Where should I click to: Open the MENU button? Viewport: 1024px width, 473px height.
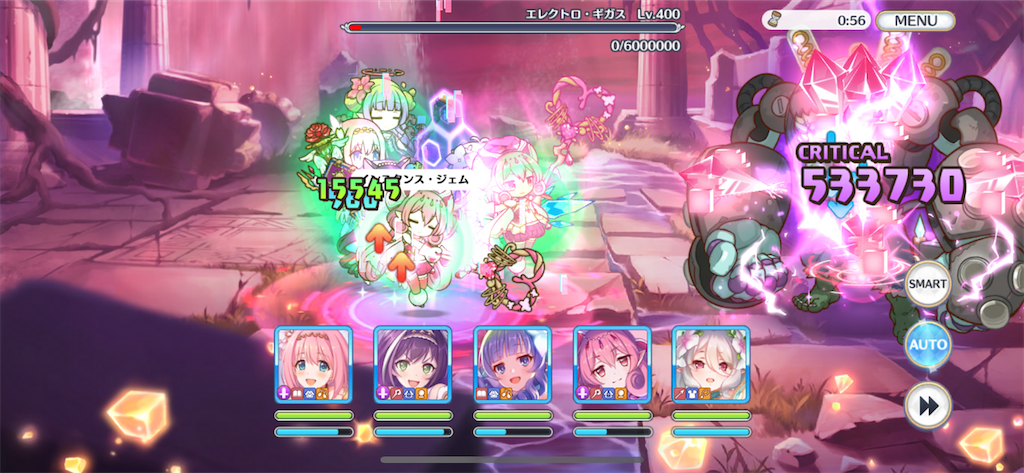click(915, 20)
